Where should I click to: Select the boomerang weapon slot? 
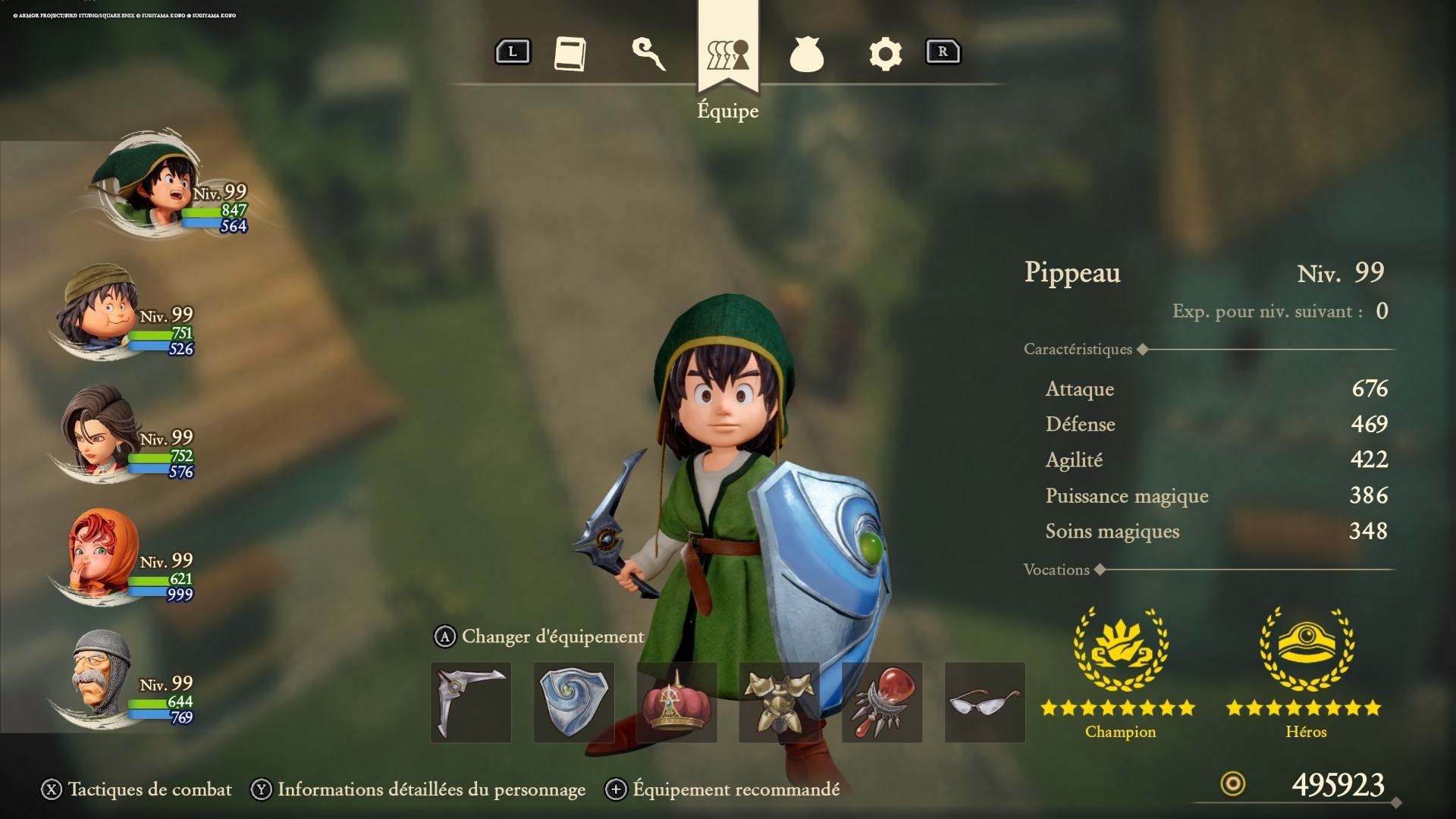click(471, 702)
